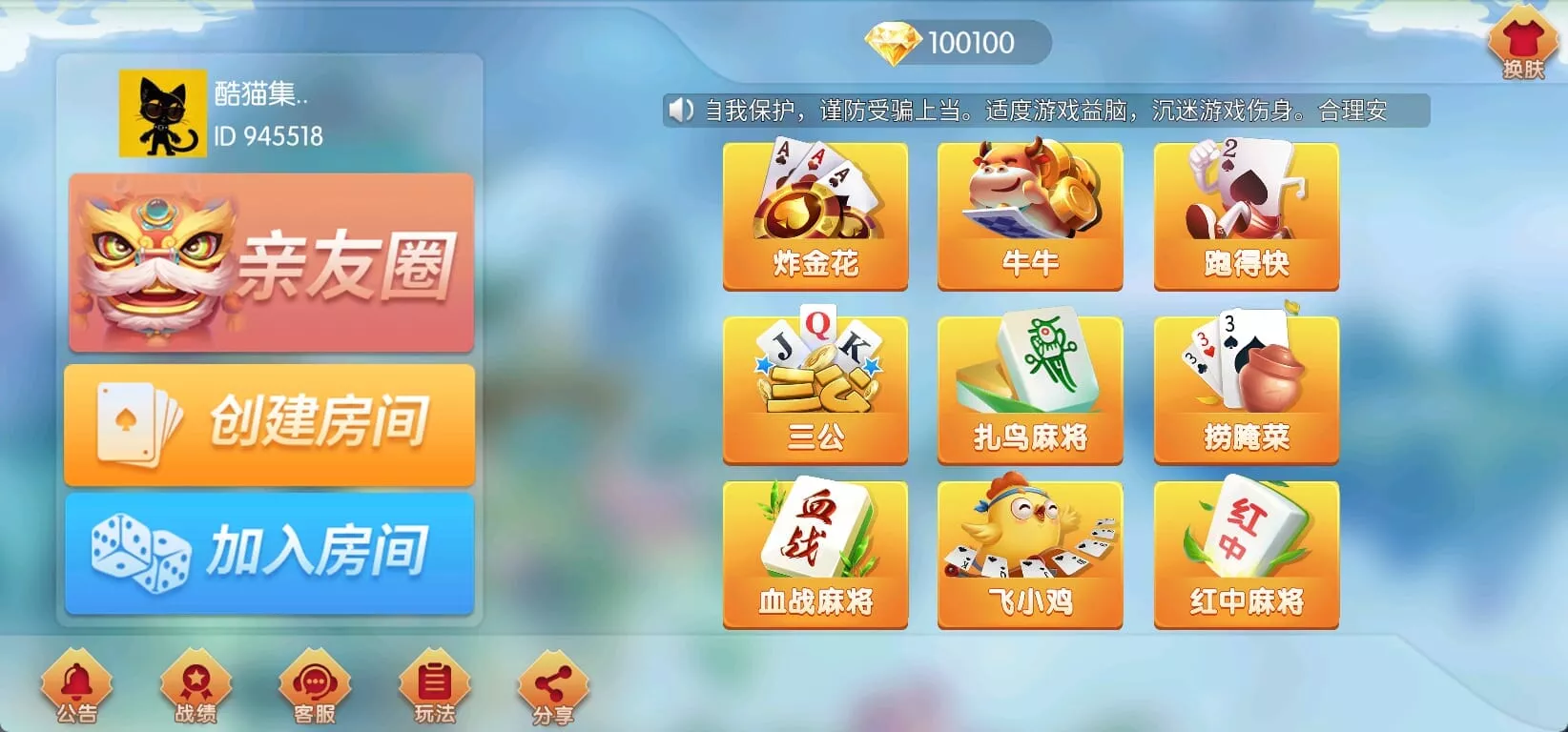This screenshot has height=732, width=1568.
Task: Enter the 亲友圈 friends circle
Action: (270, 260)
